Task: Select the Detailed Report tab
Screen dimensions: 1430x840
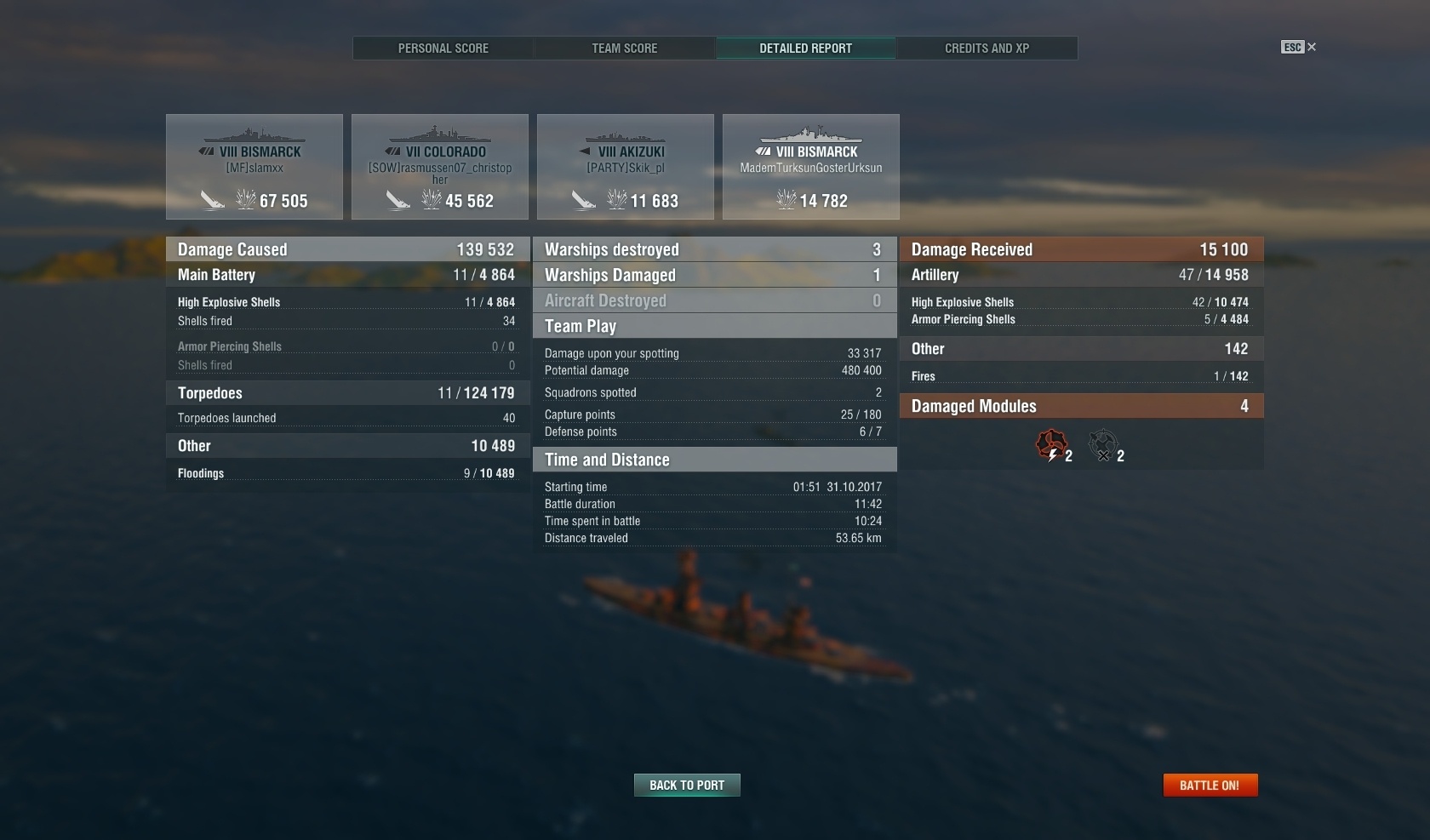Action: coord(805,49)
